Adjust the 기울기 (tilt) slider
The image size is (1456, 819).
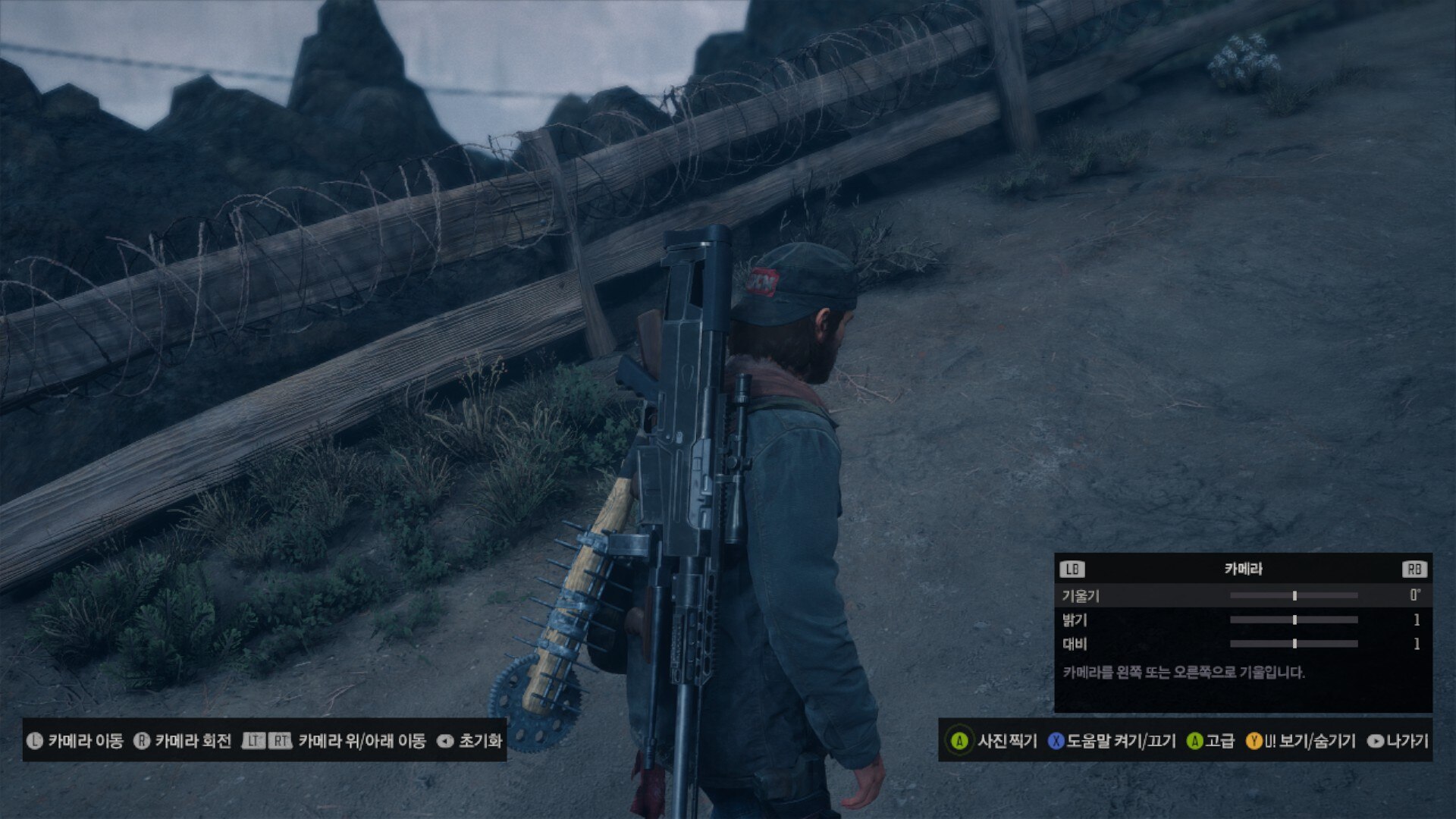click(x=1294, y=596)
